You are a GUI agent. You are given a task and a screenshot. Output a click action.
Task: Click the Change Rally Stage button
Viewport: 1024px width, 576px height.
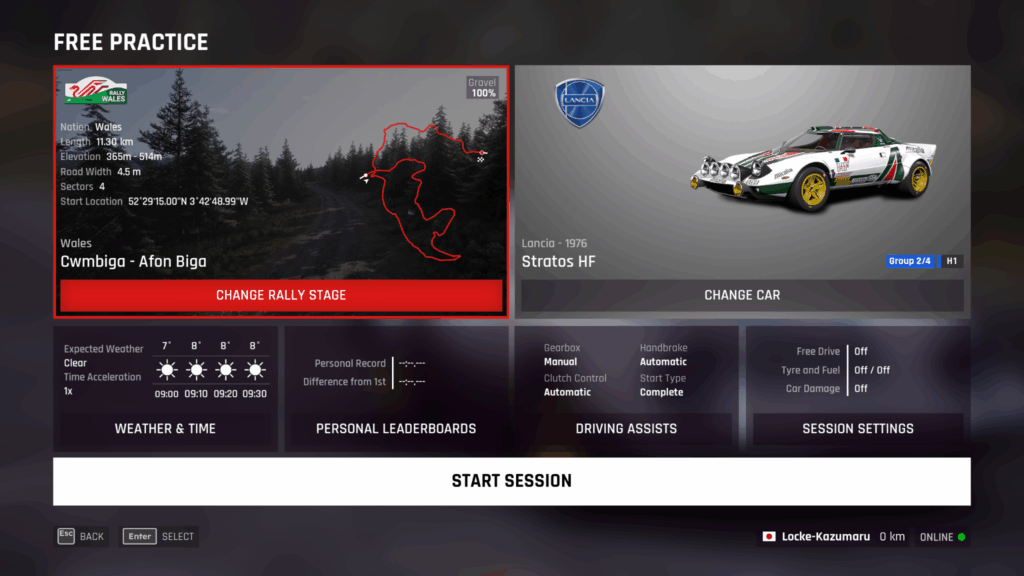click(281, 295)
